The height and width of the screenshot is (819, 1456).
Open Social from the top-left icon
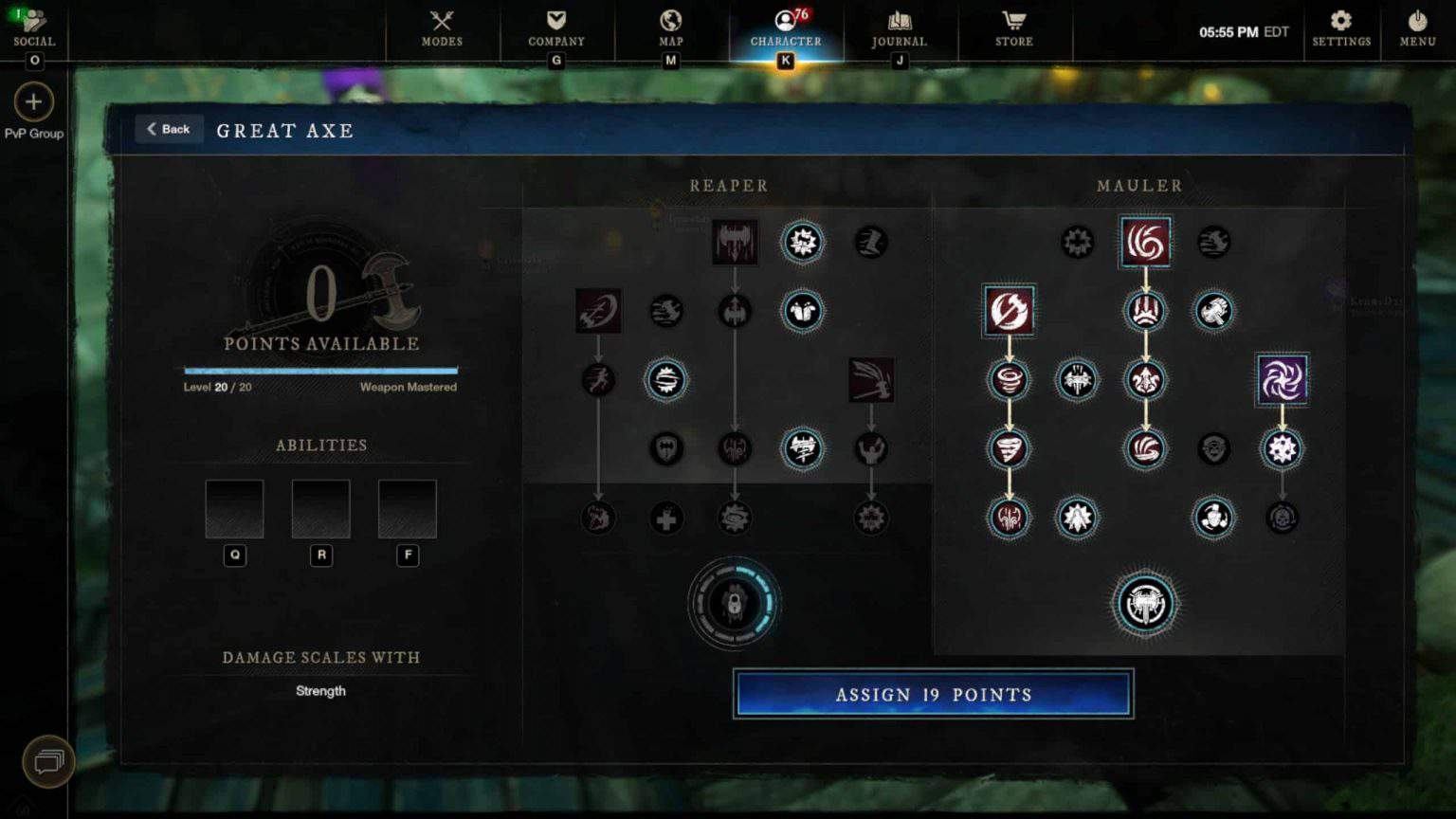tap(34, 21)
